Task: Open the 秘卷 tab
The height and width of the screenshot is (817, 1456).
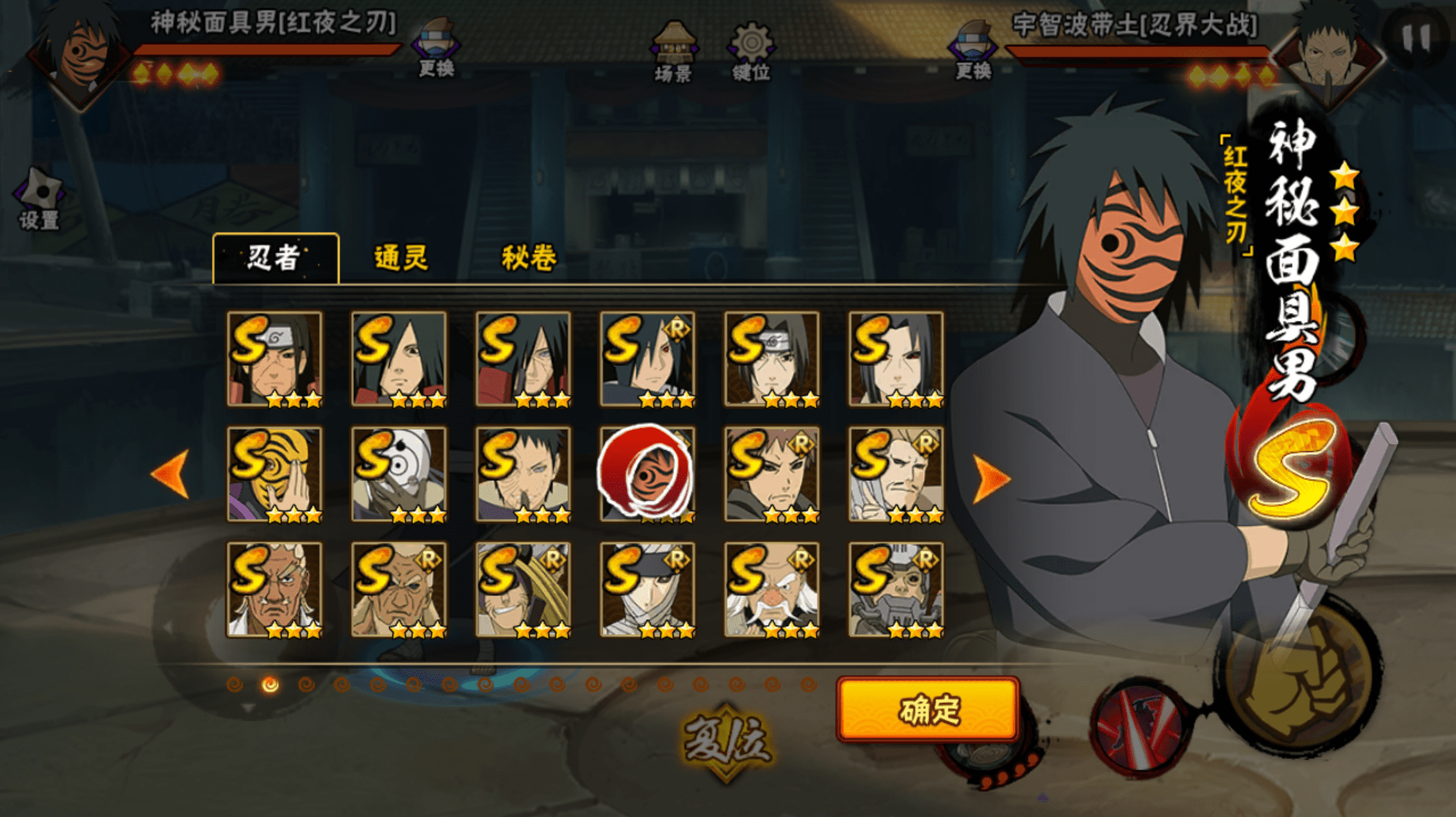Action: coord(529,258)
